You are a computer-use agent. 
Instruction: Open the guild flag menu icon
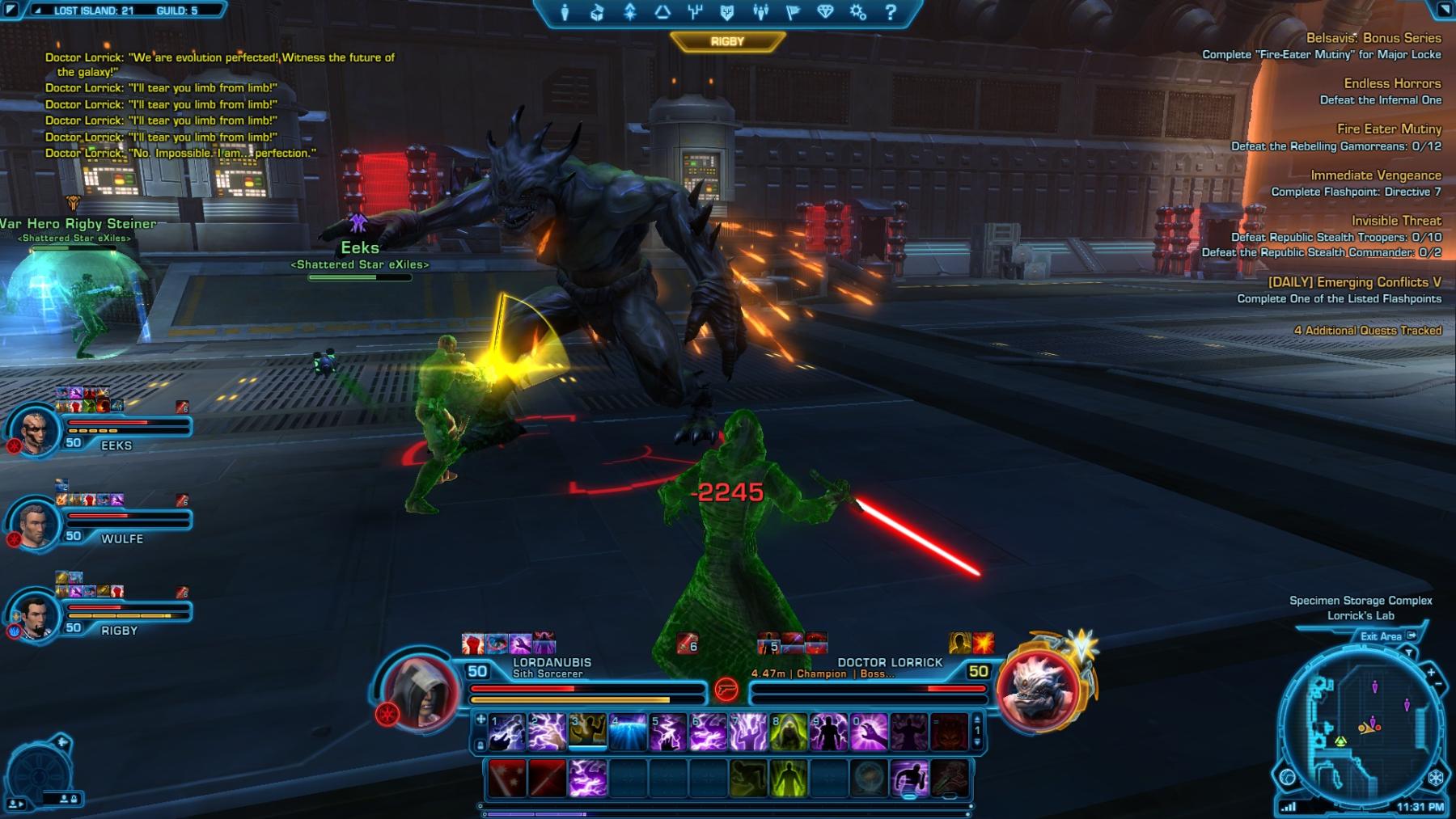click(x=793, y=12)
